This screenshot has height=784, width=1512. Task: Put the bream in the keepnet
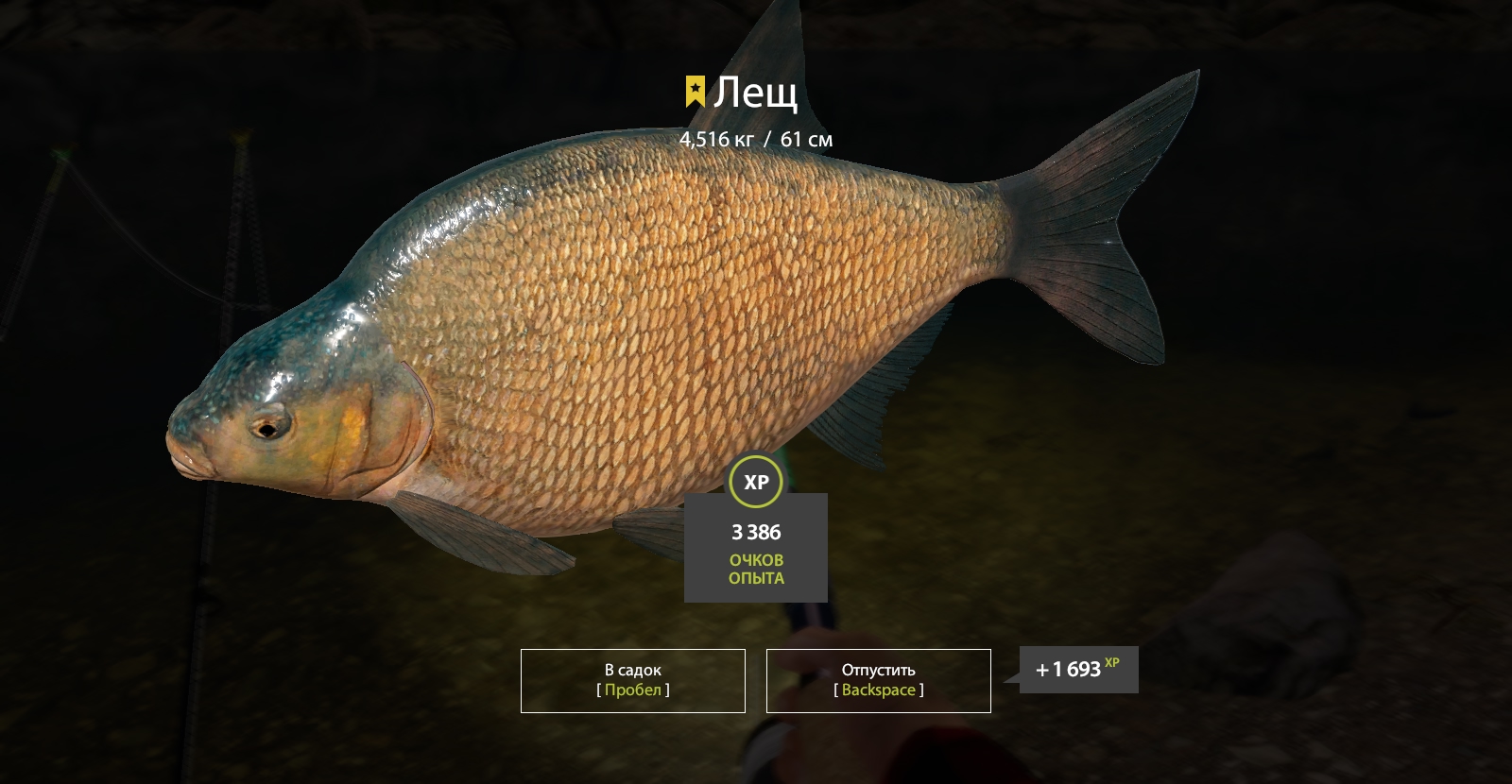click(x=632, y=680)
